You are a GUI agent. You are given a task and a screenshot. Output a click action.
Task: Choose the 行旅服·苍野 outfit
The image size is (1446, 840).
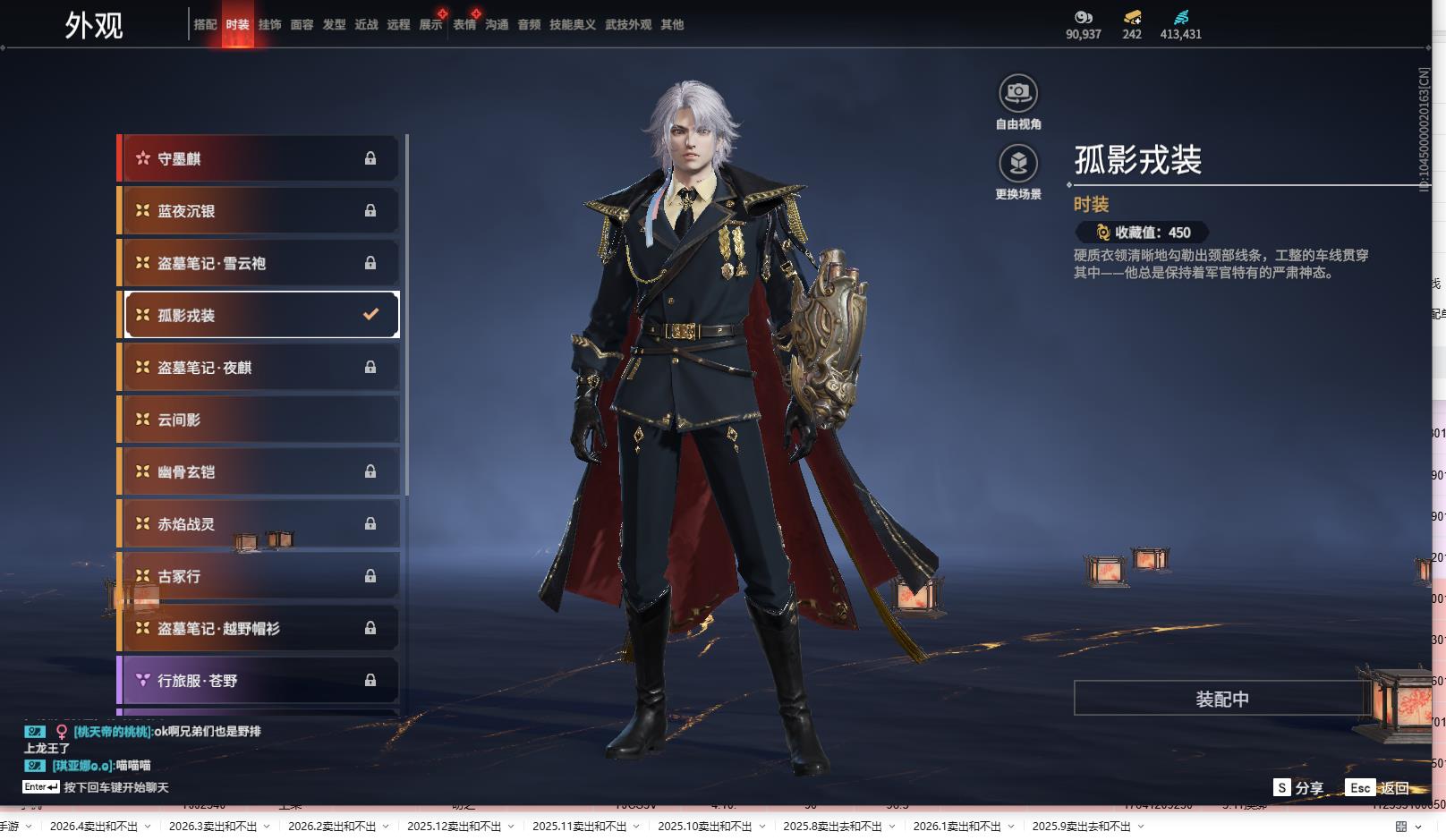click(x=259, y=681)
